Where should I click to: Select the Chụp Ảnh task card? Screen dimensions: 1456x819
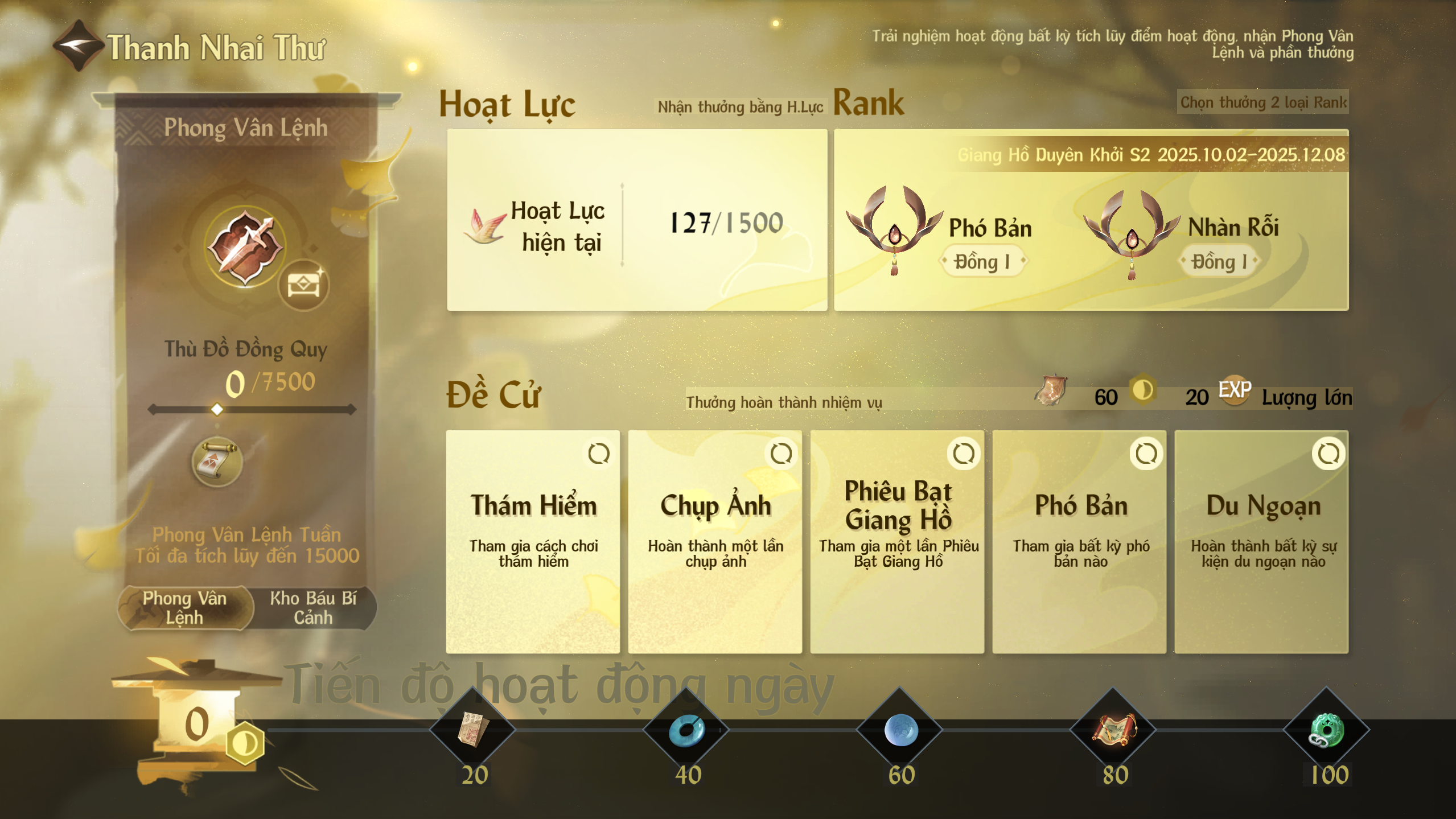coord(715,541)
